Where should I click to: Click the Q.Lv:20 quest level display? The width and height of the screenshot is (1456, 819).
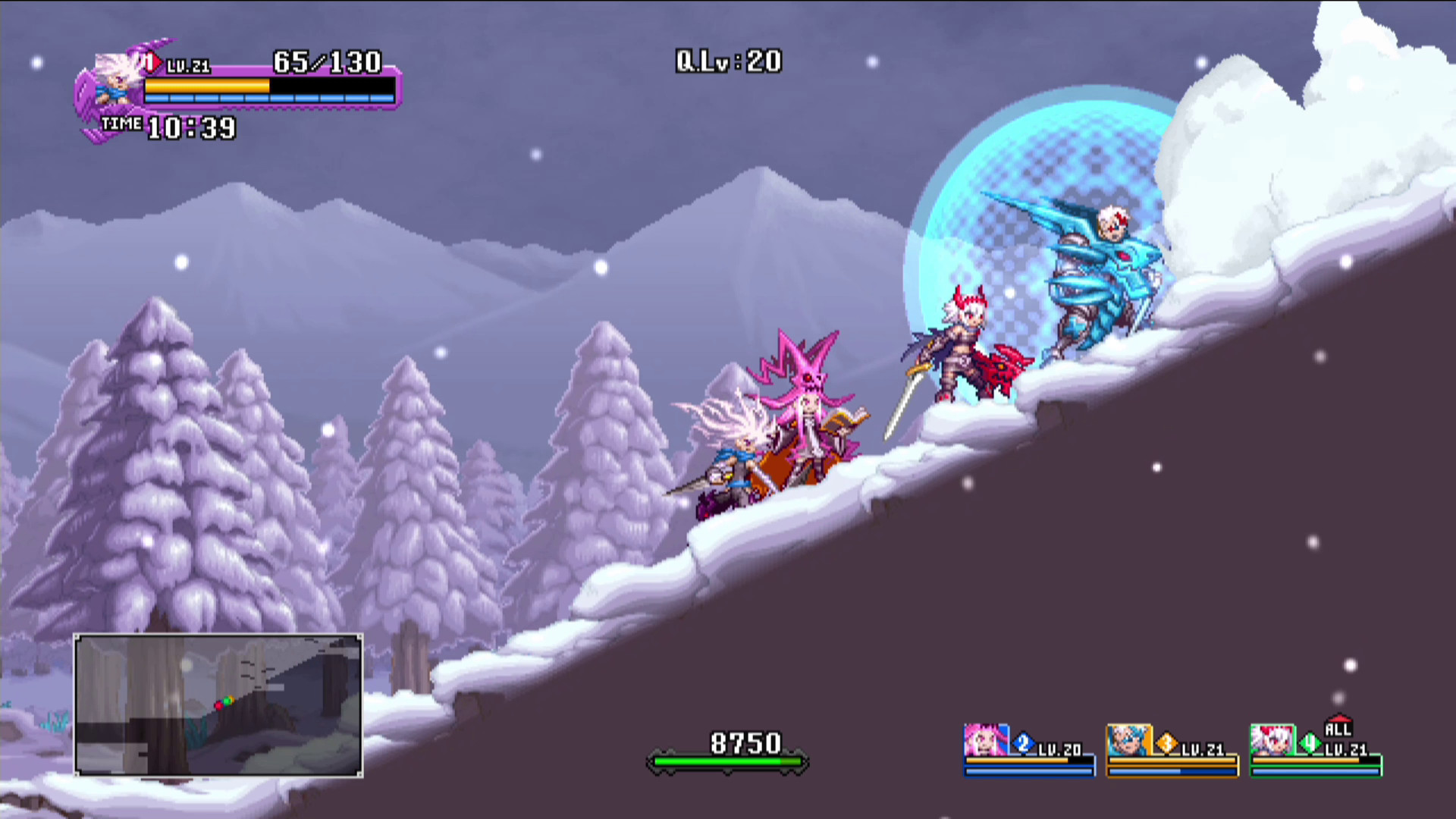pyautogui.click(x=727, y=61)
